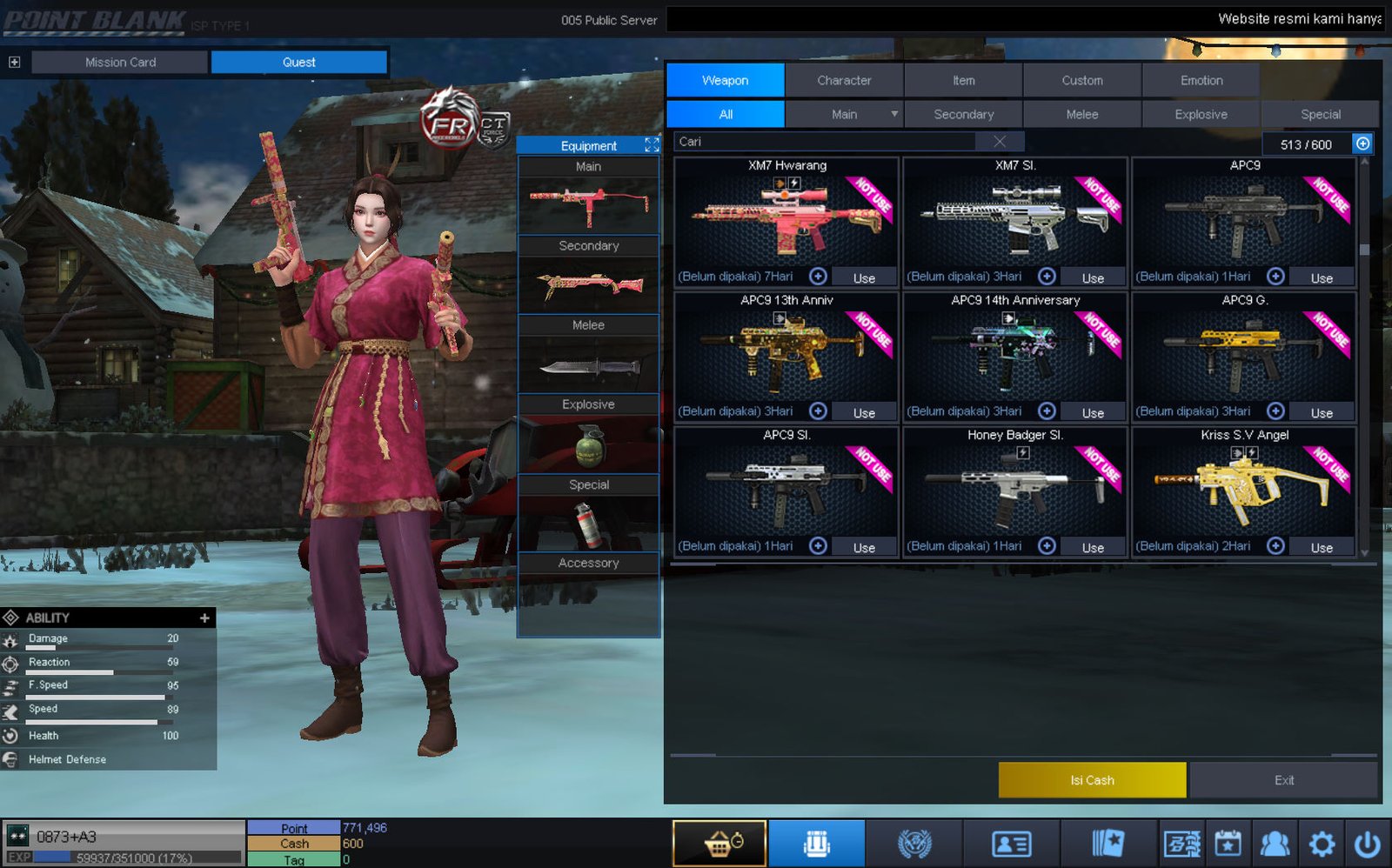
Task: Choose the APC9 14th Anniversary tile
Action: 1014,348
